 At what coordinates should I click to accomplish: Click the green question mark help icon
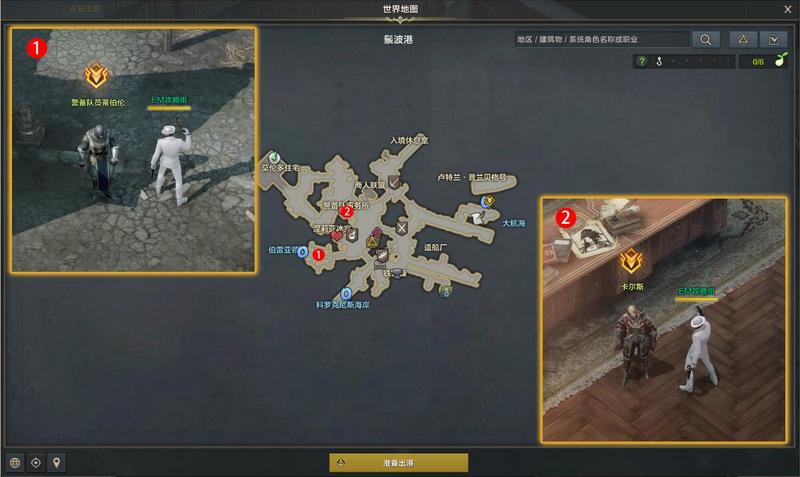[x=642, y=62]
